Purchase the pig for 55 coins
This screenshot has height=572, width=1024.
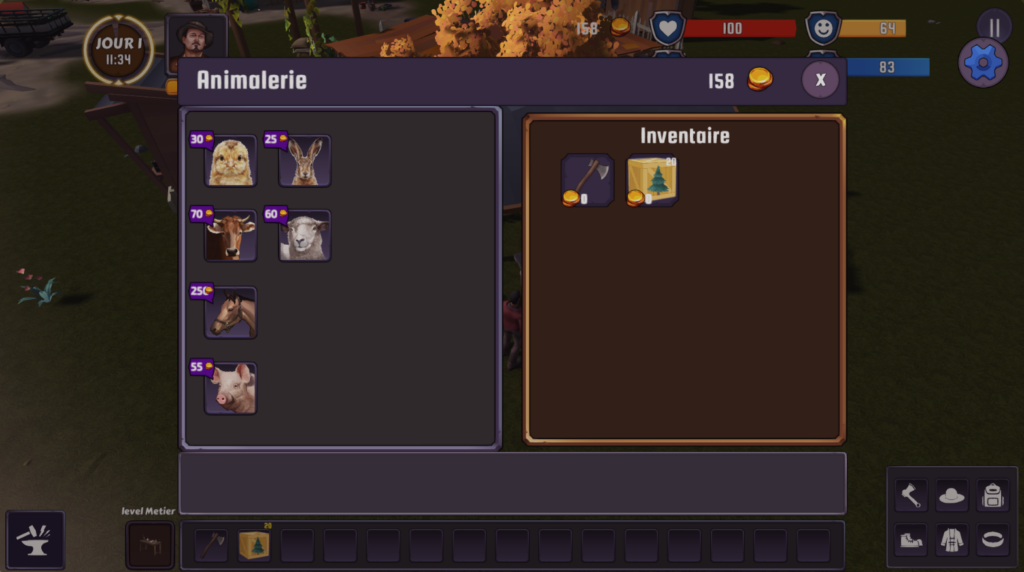point(230,388)
